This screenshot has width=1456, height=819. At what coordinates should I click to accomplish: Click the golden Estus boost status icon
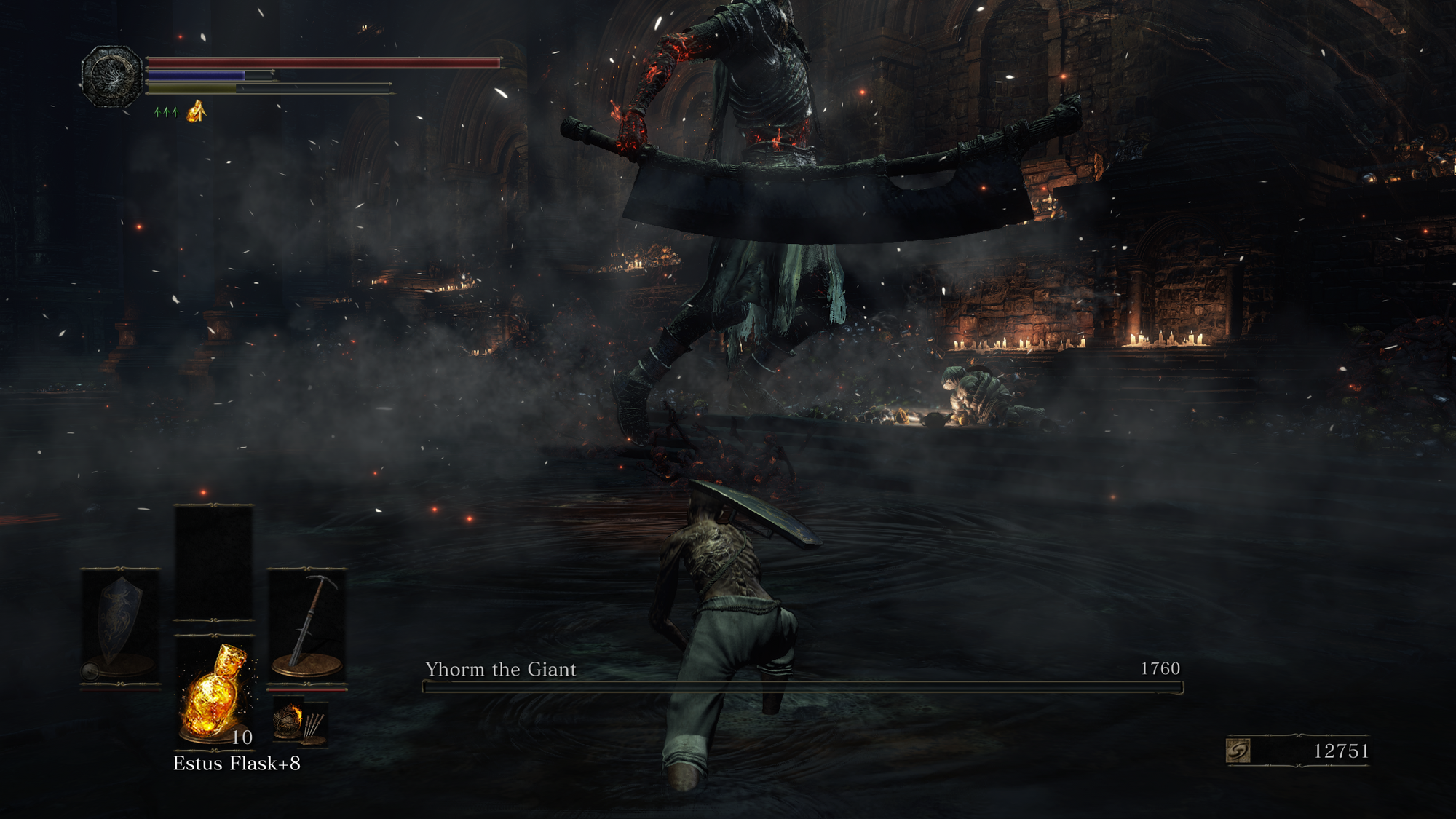click(197, 111)
